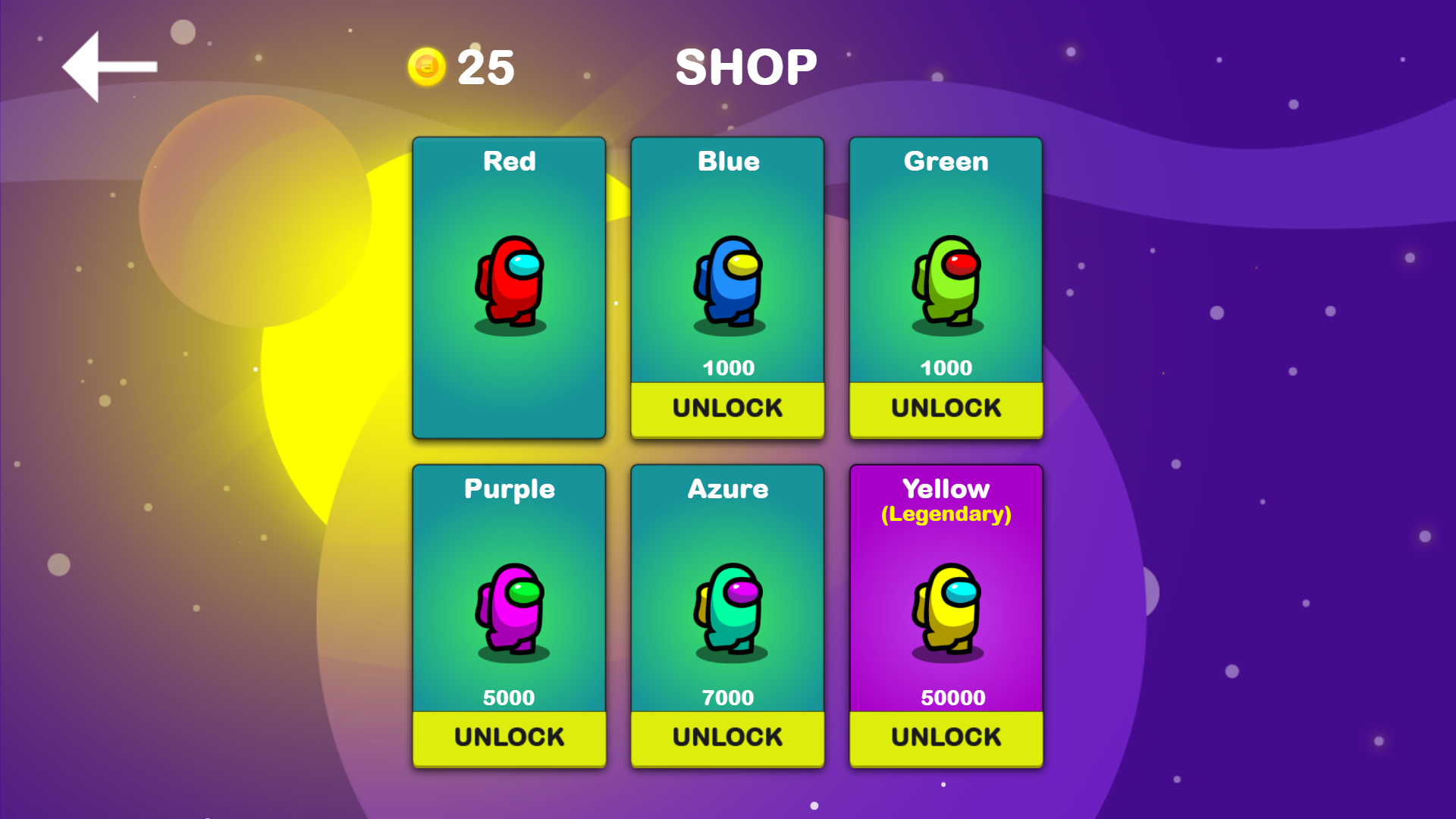
Task: Click the 1000 price under Blue
Action: [726, 368]
